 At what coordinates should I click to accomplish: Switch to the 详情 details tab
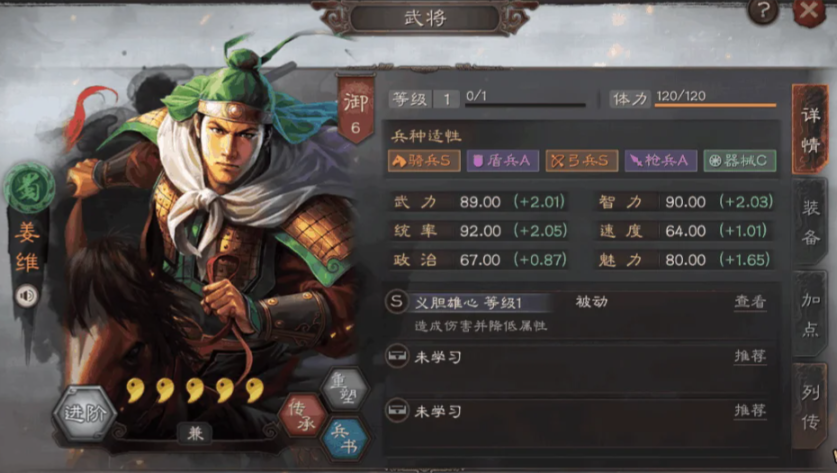tap(811, 129)
